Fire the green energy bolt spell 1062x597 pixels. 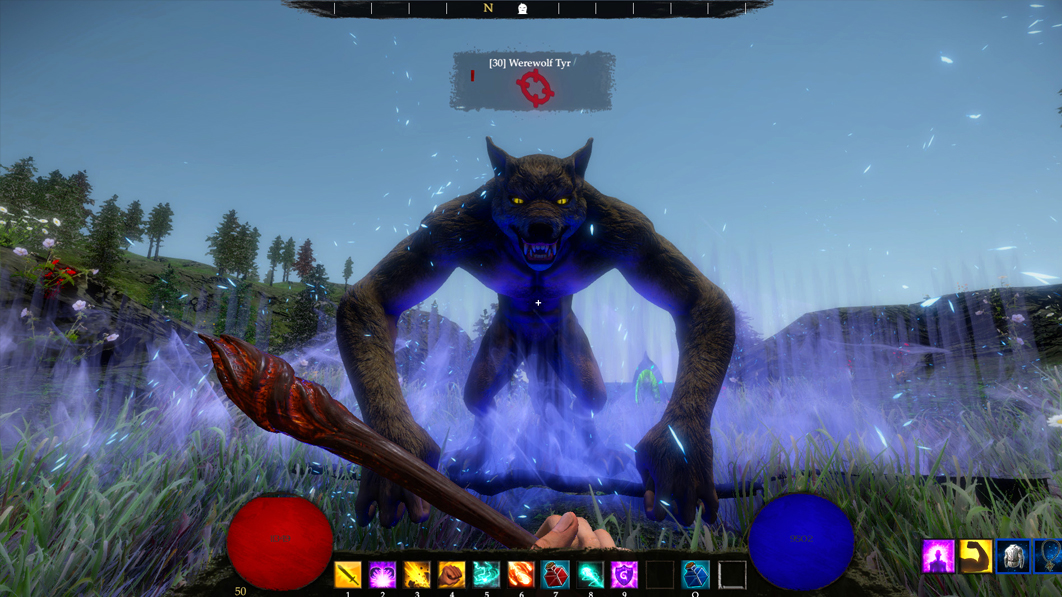pos(590,575)
